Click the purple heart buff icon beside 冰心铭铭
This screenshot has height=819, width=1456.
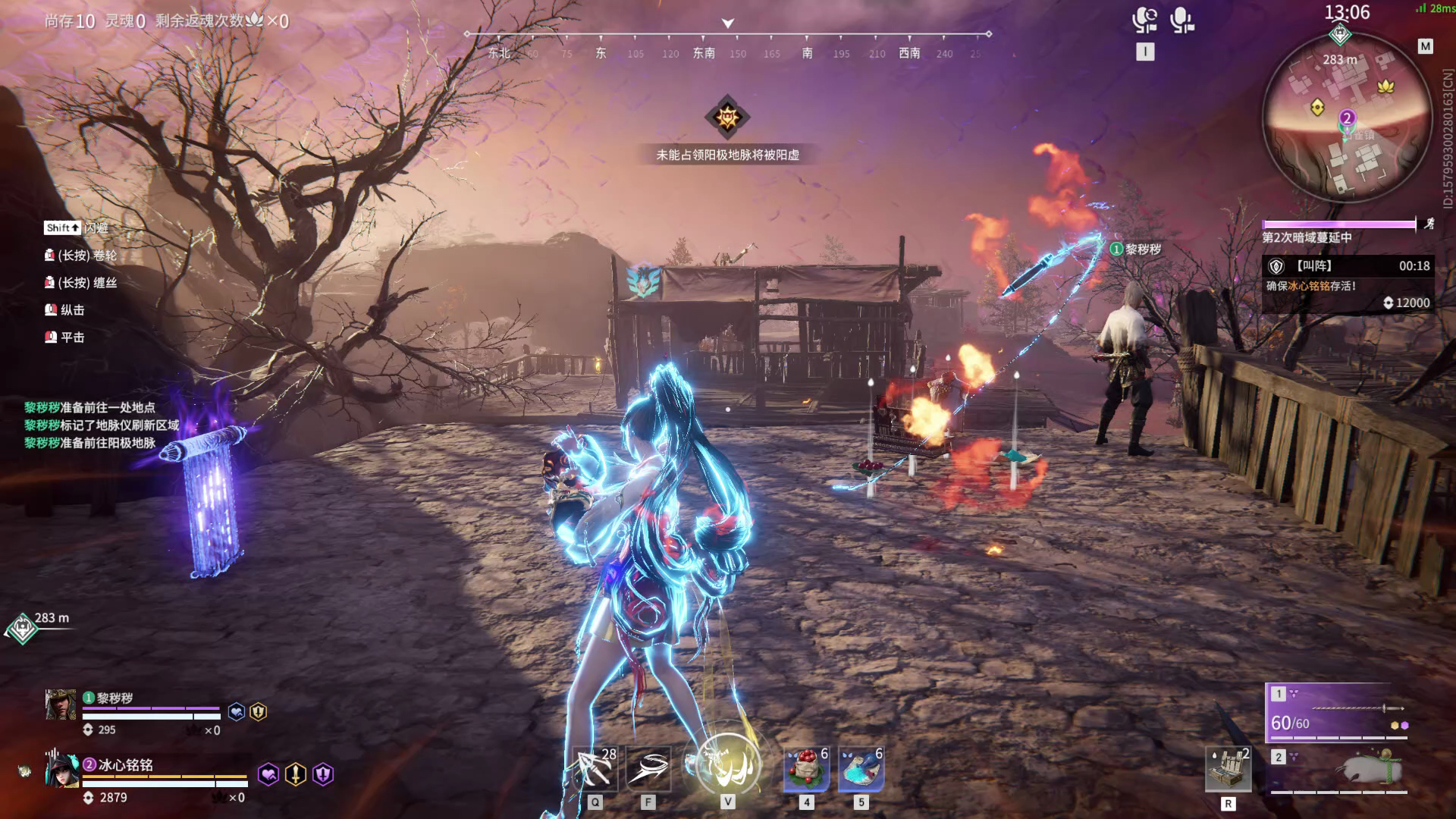coord(268,774)
